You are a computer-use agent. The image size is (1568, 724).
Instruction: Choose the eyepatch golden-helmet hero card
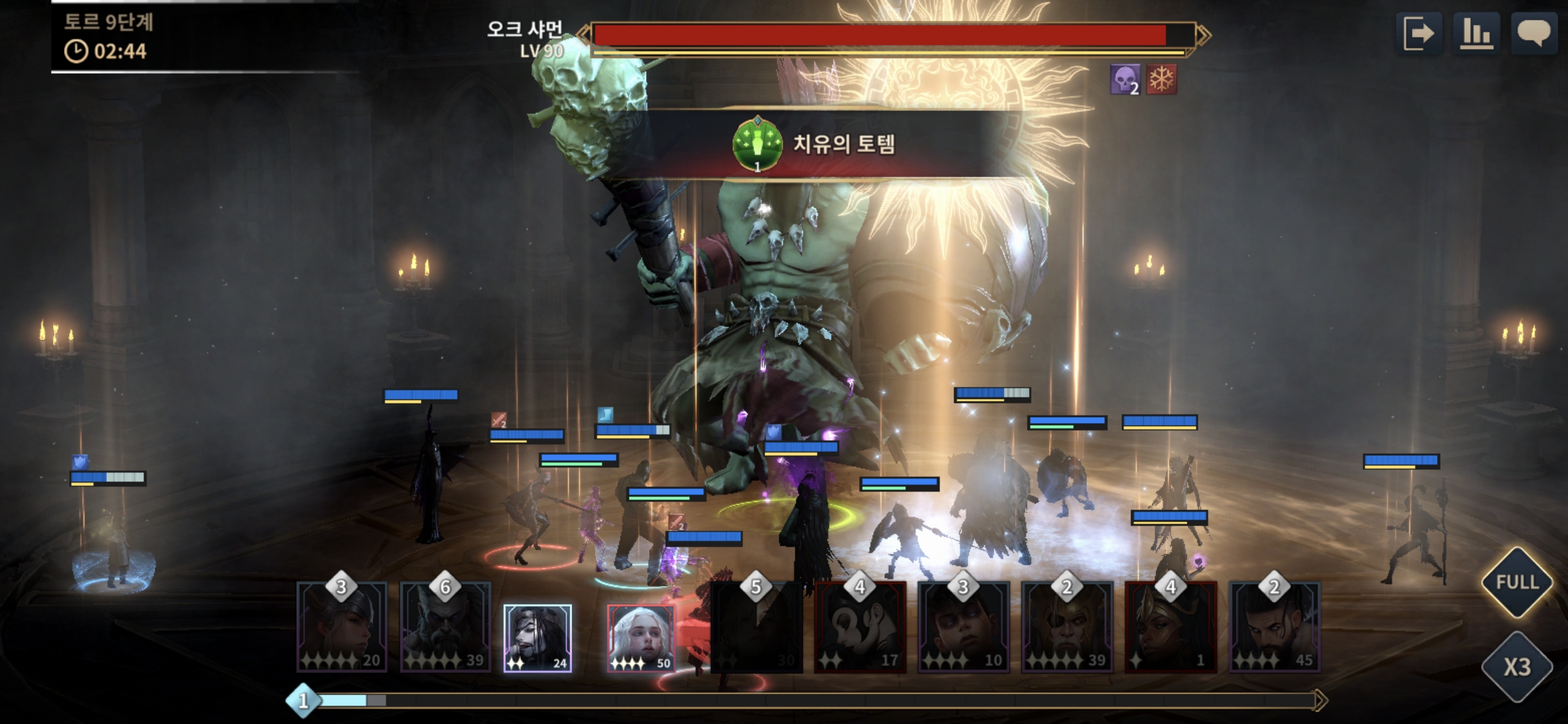[1067, 628]
